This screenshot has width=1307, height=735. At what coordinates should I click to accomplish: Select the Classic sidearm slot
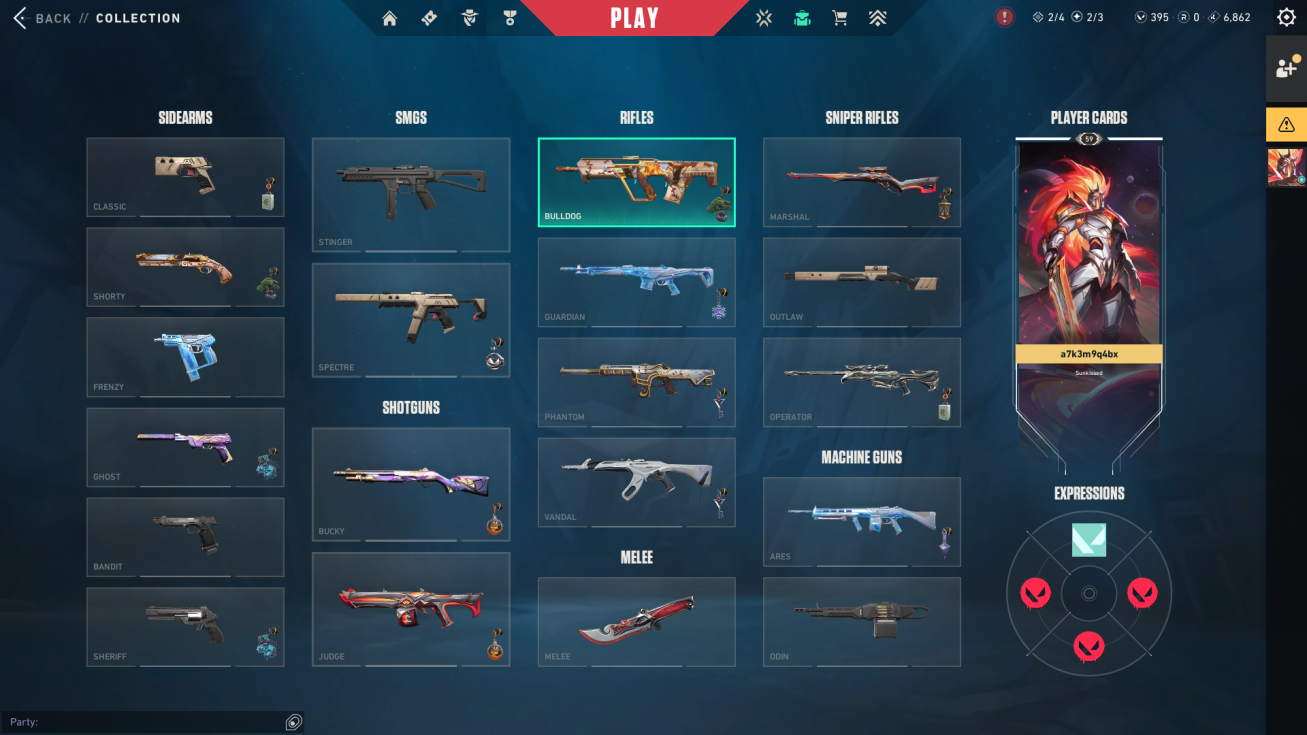[185, 177]
